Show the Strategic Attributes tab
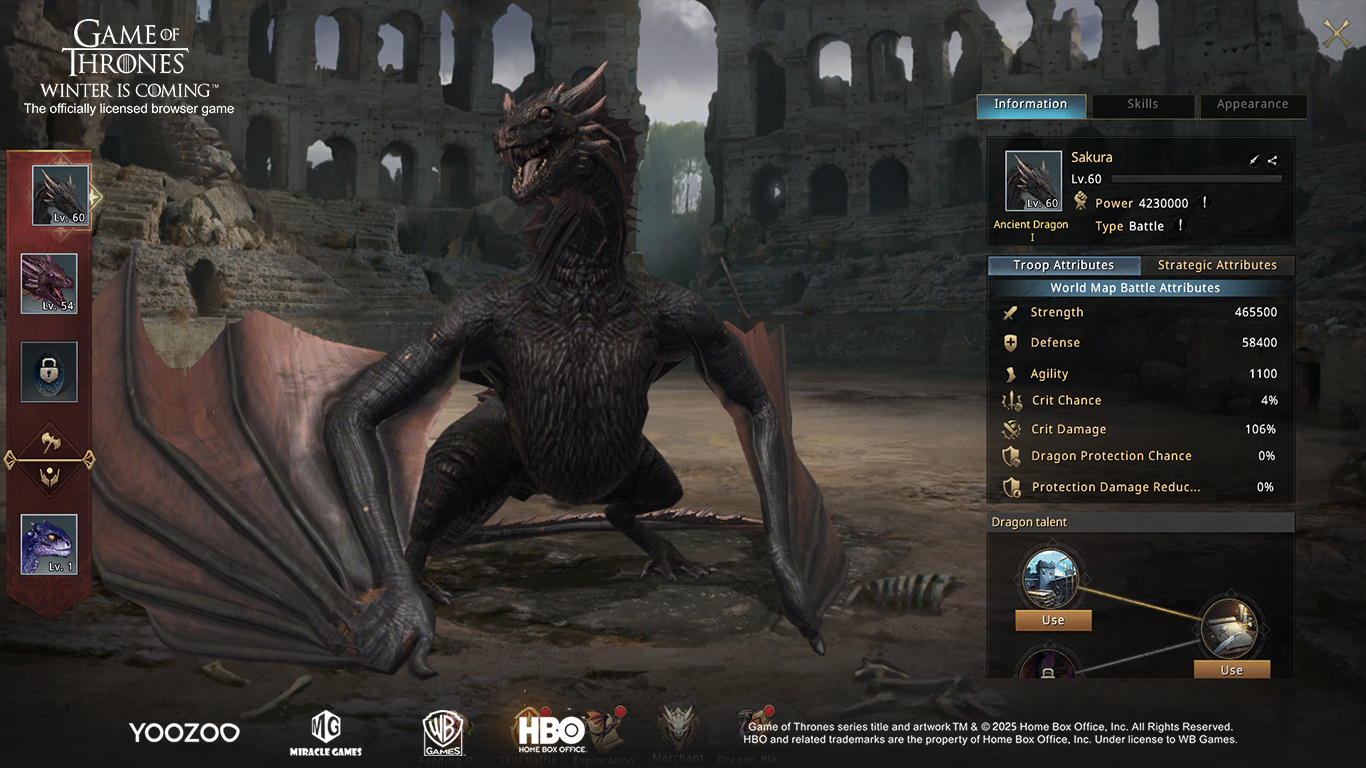1366x768 pixels. (1217, 265)
